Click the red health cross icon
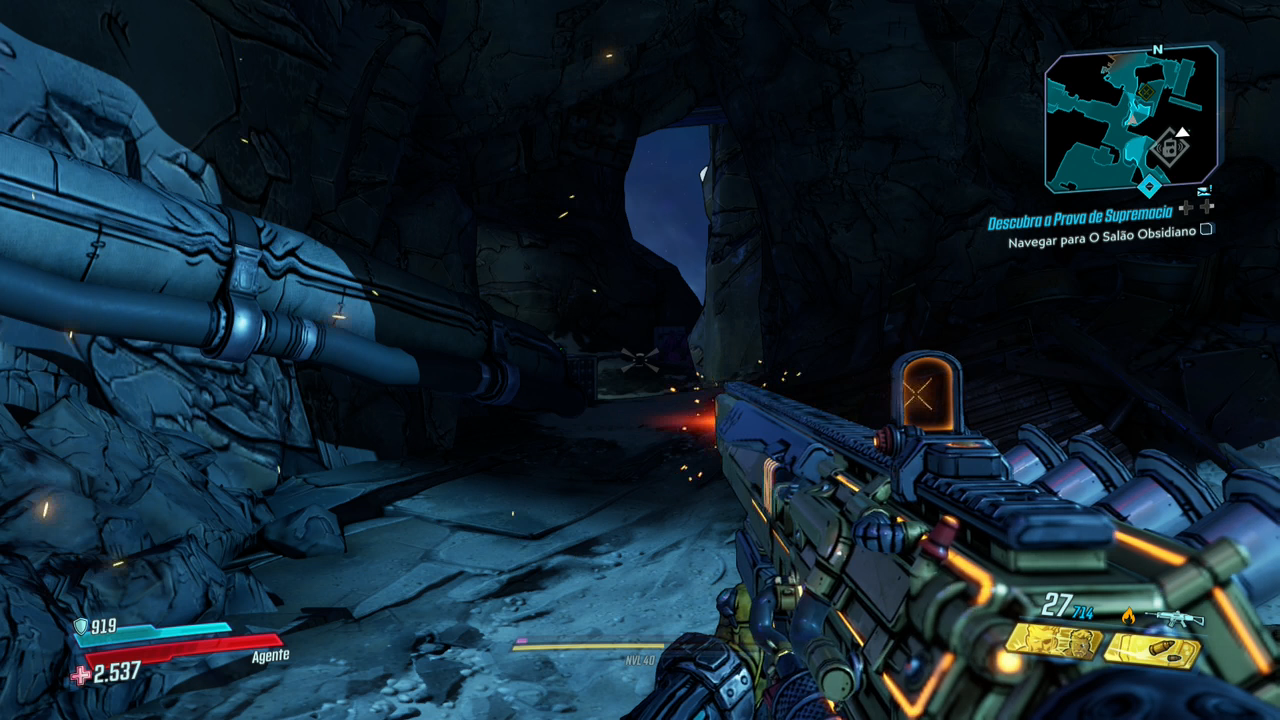 coord(80,675)
